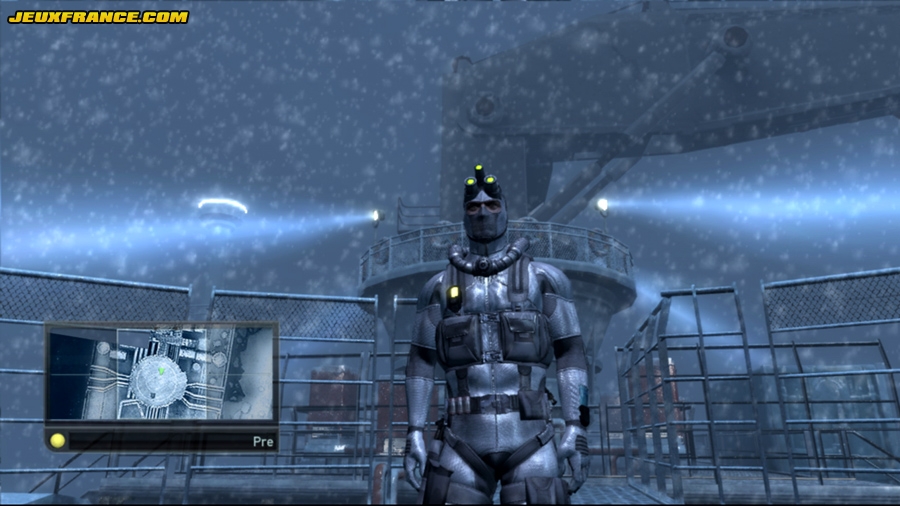Image resolution: width=900 pixels, height=506 pixels.
Task: Click the JEUXFRANCE.COM watermark logo
Action: pyautogui.click(x=98, y=17)
